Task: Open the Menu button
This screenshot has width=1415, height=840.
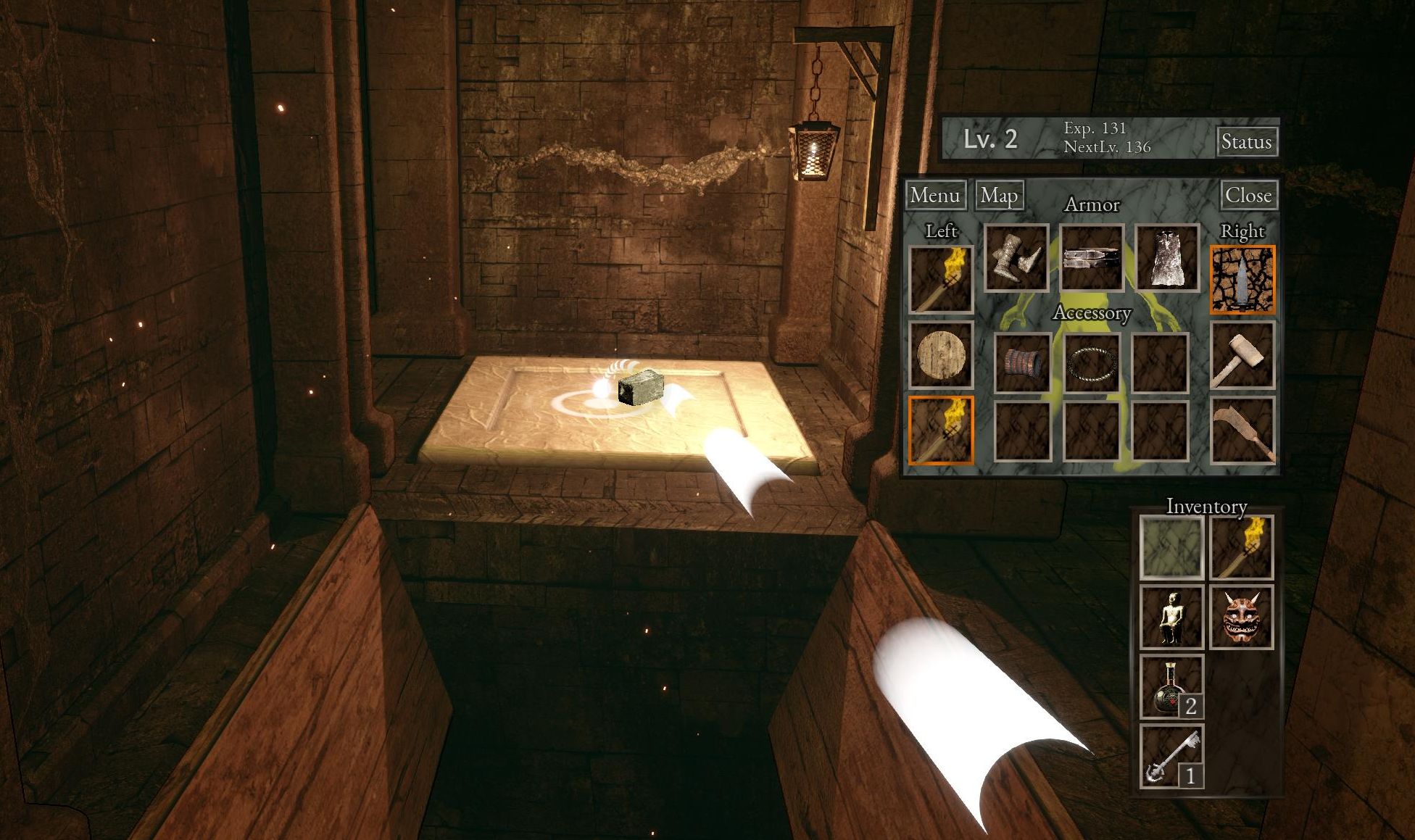Action: [935, 195]
